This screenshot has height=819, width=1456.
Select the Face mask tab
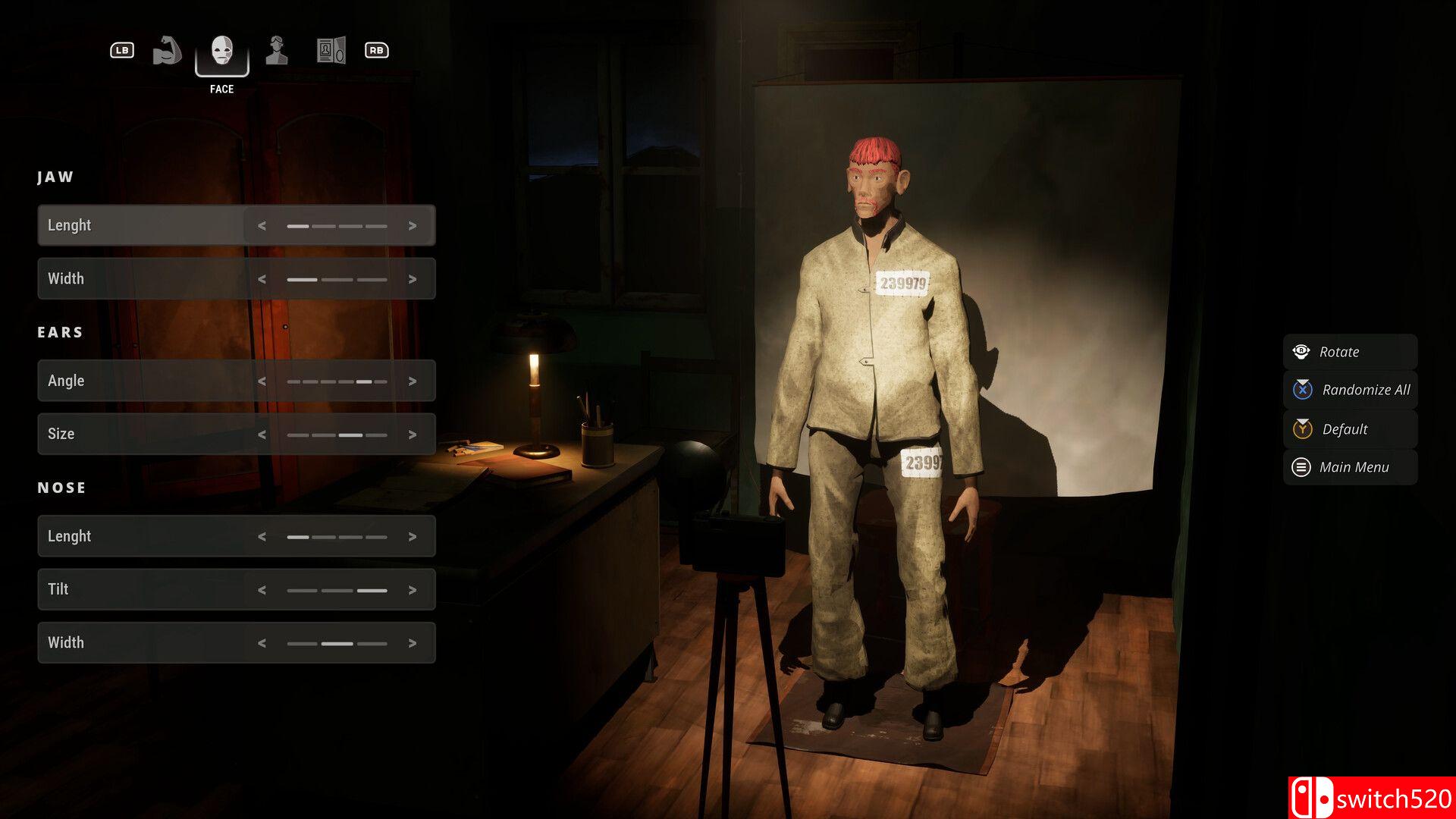pos(221,51)
